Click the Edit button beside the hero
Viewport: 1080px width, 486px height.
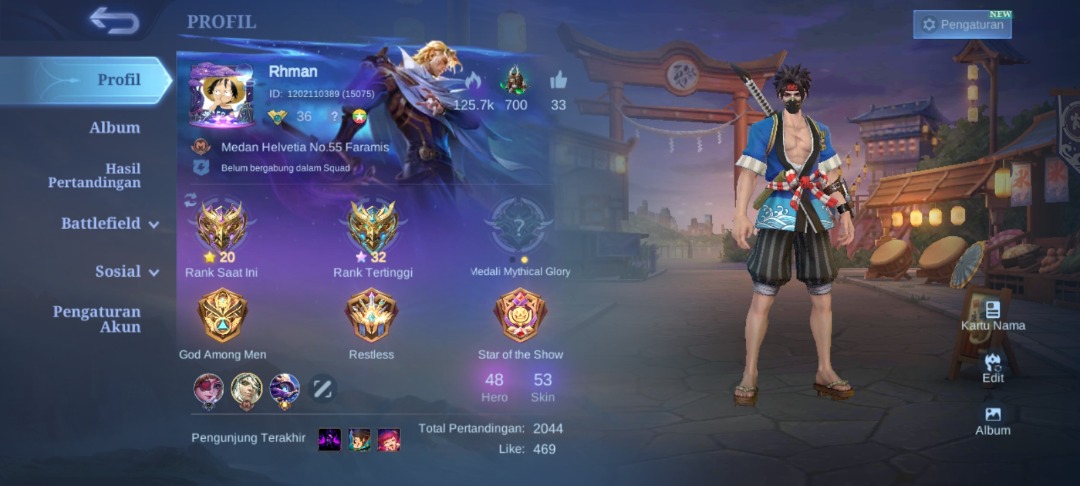[x=993, y=368]
